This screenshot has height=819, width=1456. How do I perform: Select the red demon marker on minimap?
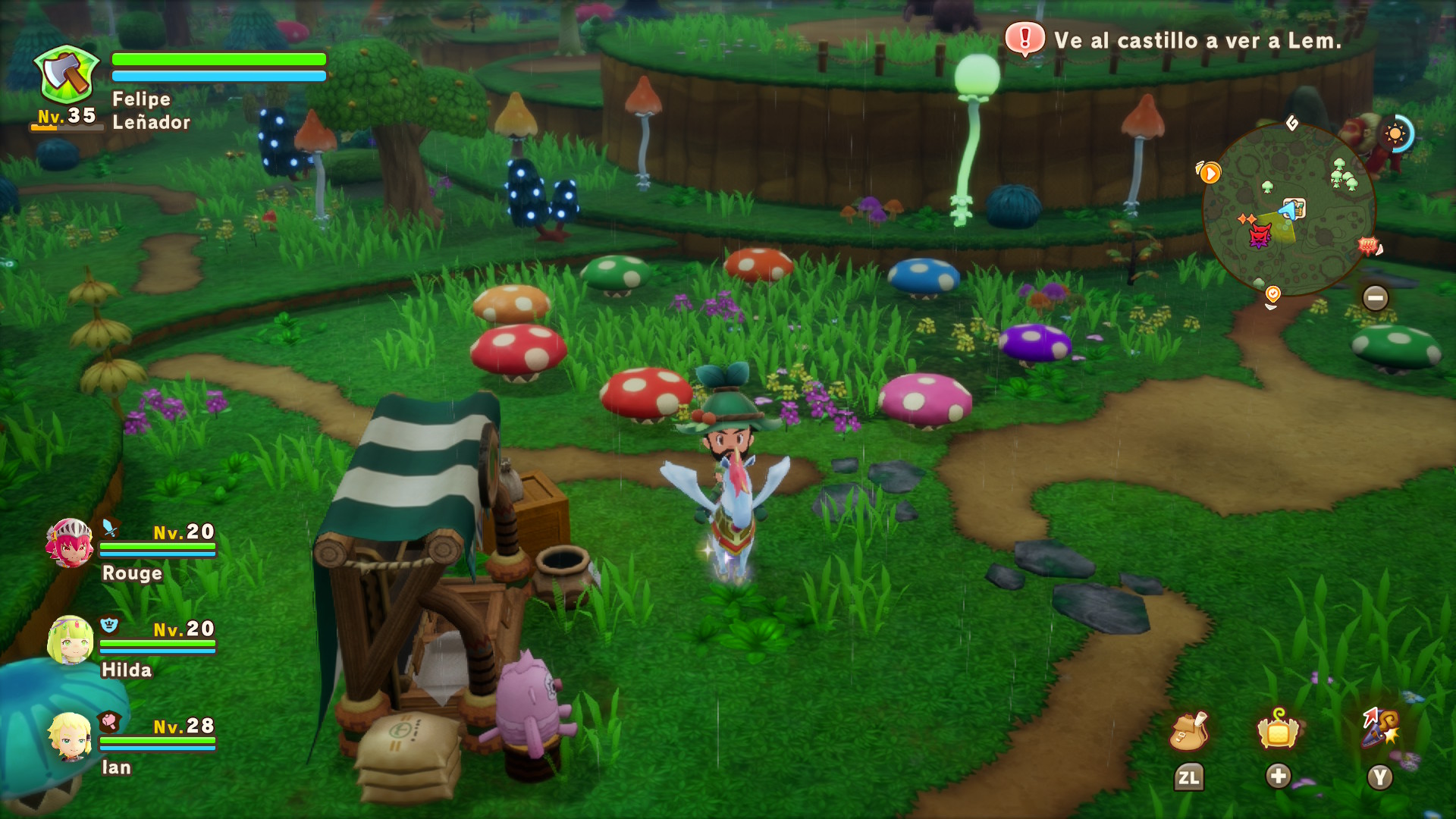pos(1260,237)
